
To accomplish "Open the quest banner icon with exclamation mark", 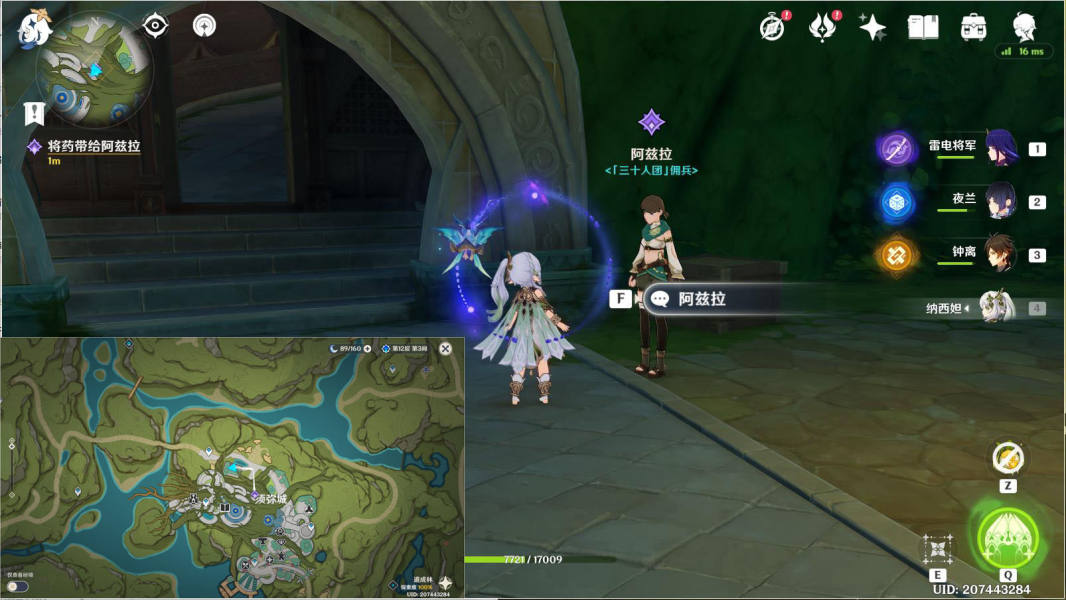I will tap(35, 112).
